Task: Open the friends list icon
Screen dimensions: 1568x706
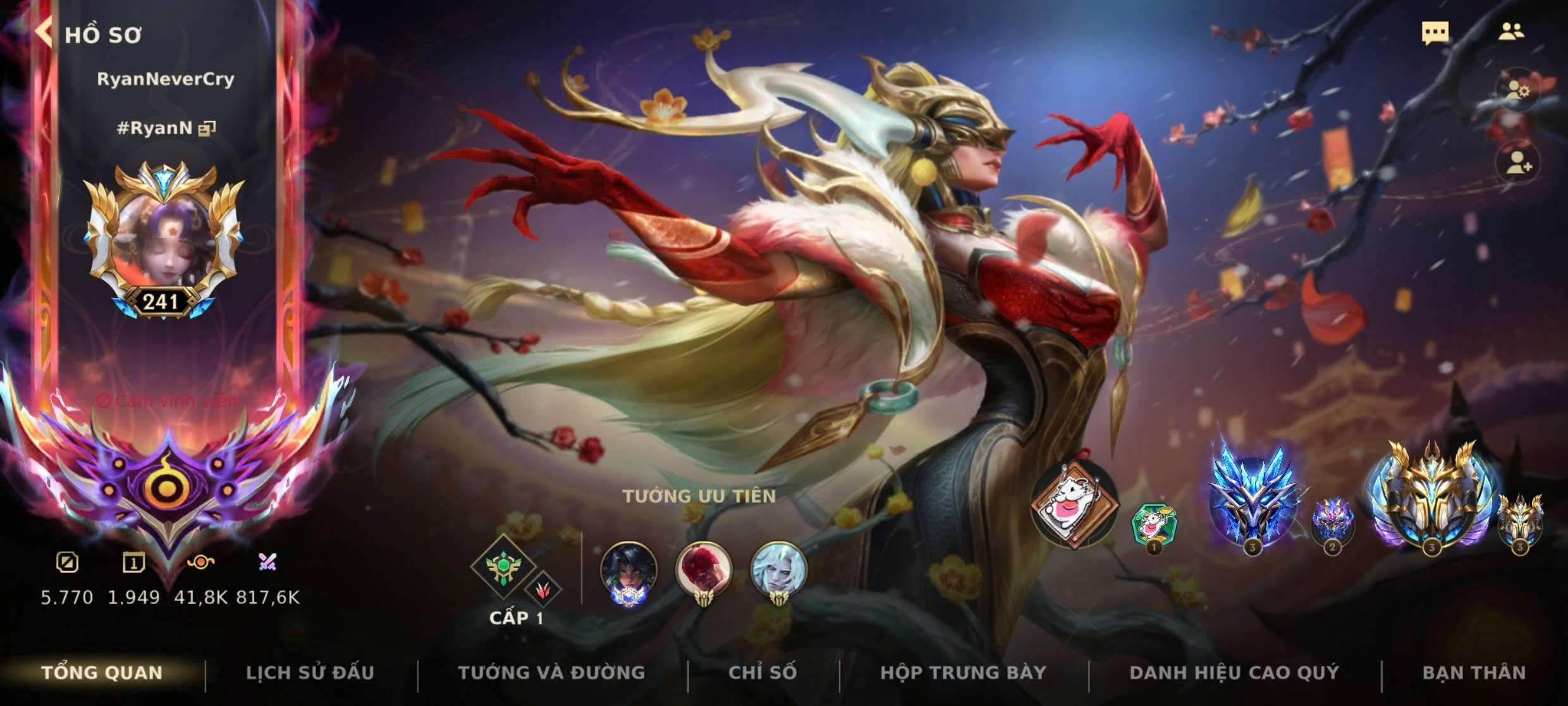Action: (1510, 32)
